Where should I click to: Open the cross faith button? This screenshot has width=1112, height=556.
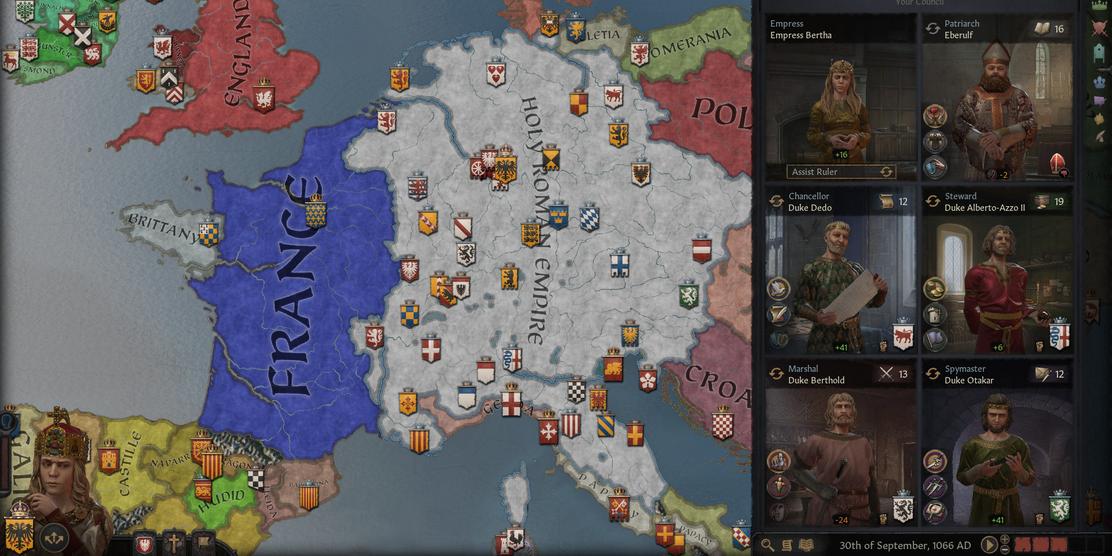[174, 544]
